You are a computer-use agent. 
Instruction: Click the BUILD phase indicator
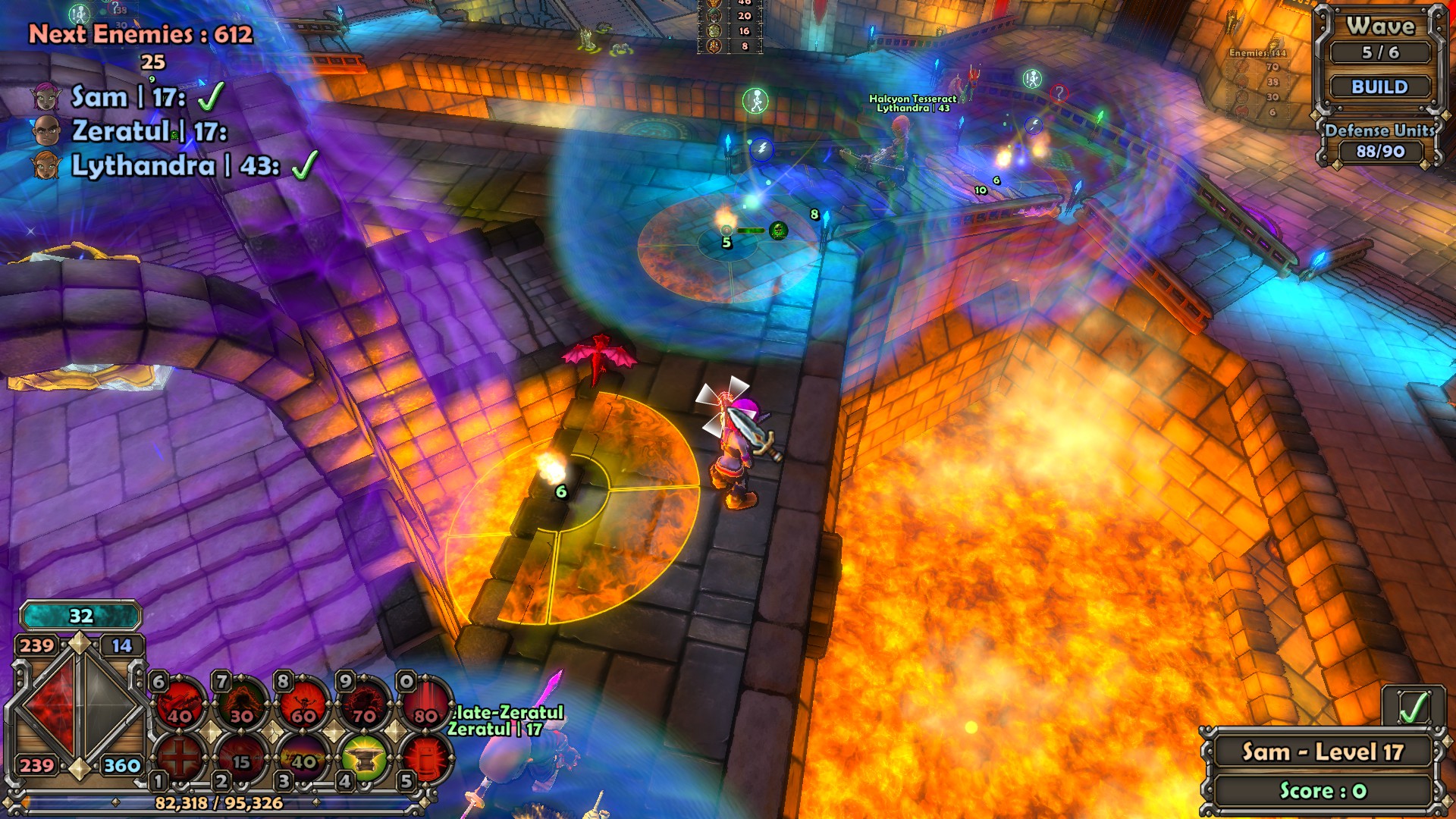pyautogui.click(x=1379, y=87)
